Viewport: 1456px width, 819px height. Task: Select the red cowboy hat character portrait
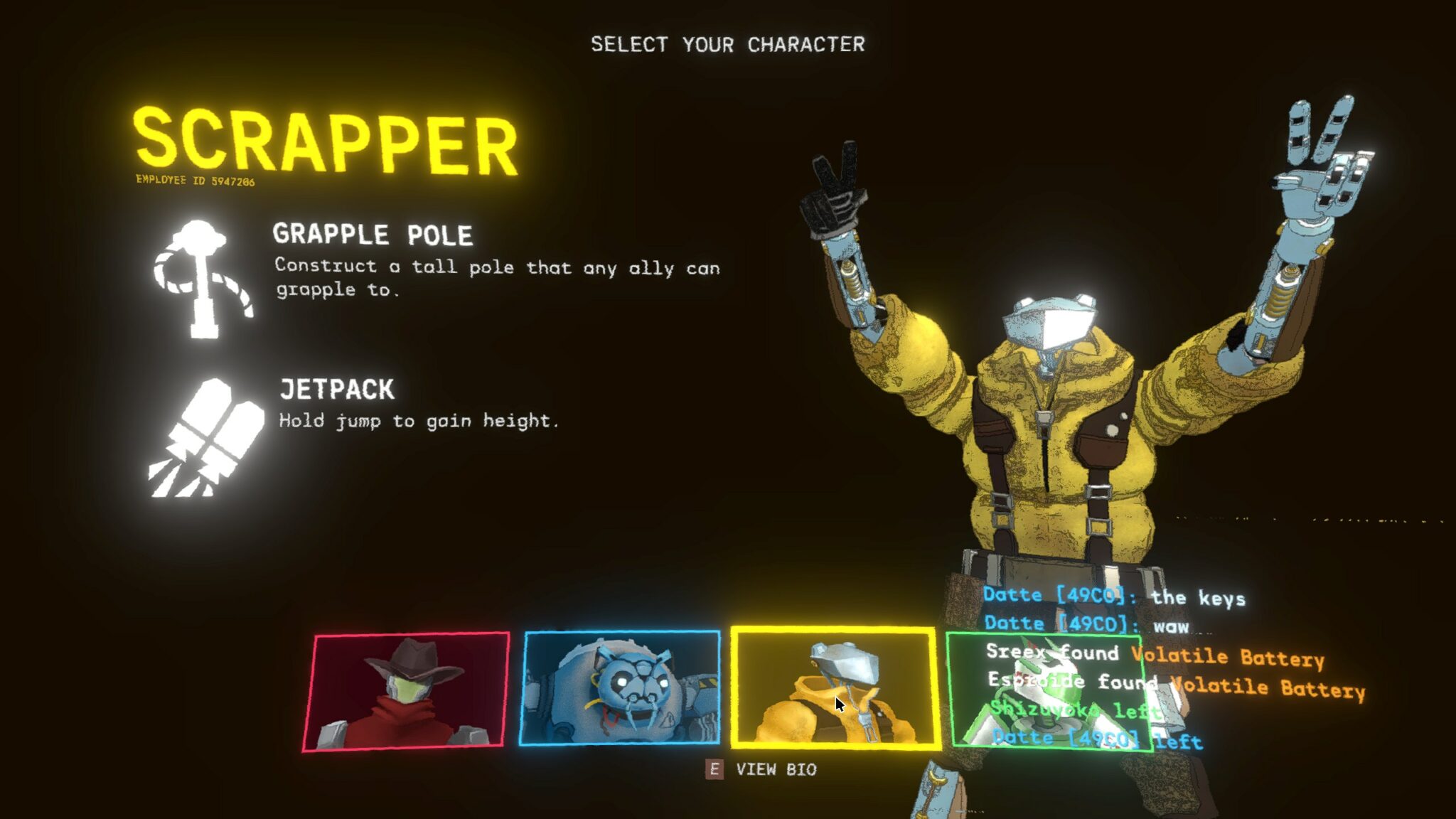coord(406,690)
